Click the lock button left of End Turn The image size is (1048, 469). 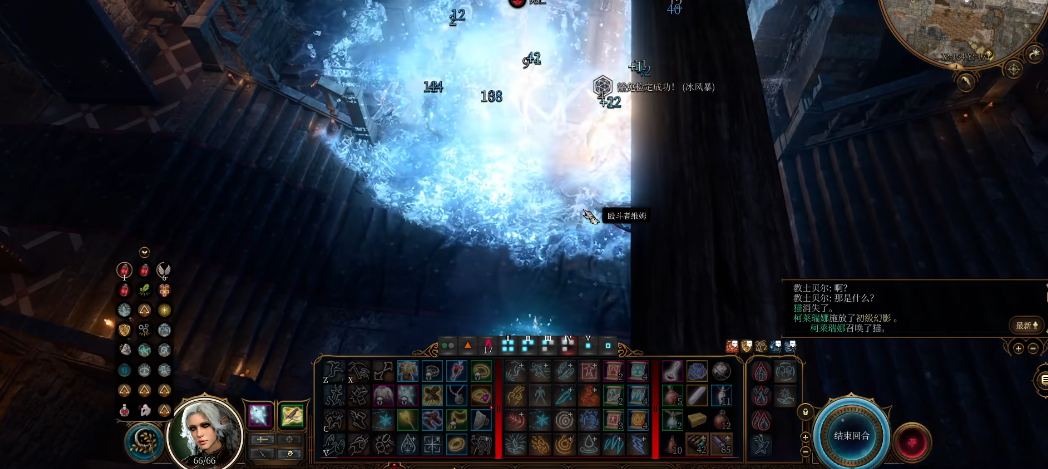point(804,411)
